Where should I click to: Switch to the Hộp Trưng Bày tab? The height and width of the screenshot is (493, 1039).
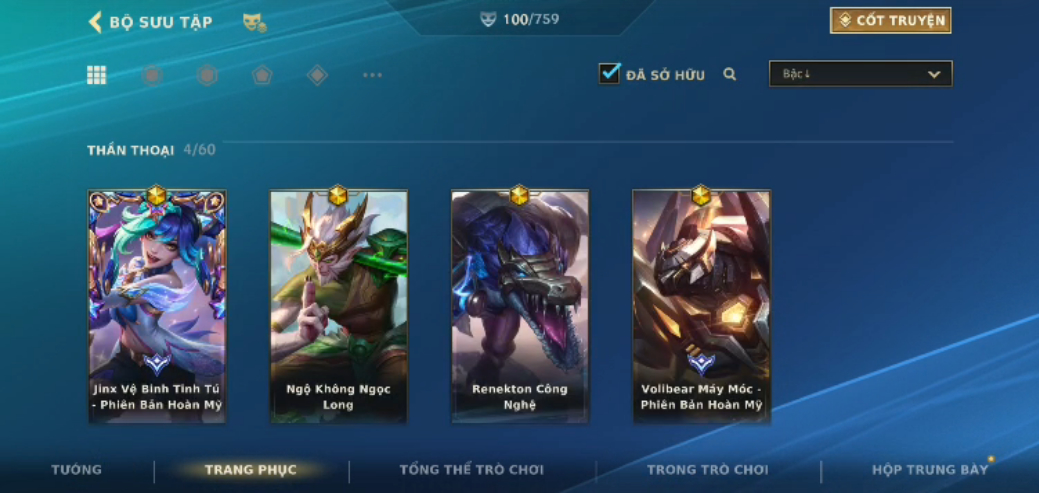click(x=929, y=470)
